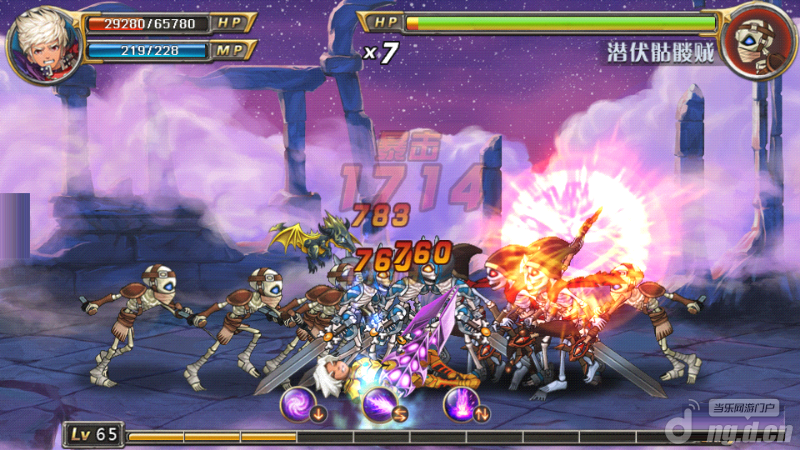Screen dimensions: 800x450
Task: Use the purple dash slash skill
Action: pos(378,405)
